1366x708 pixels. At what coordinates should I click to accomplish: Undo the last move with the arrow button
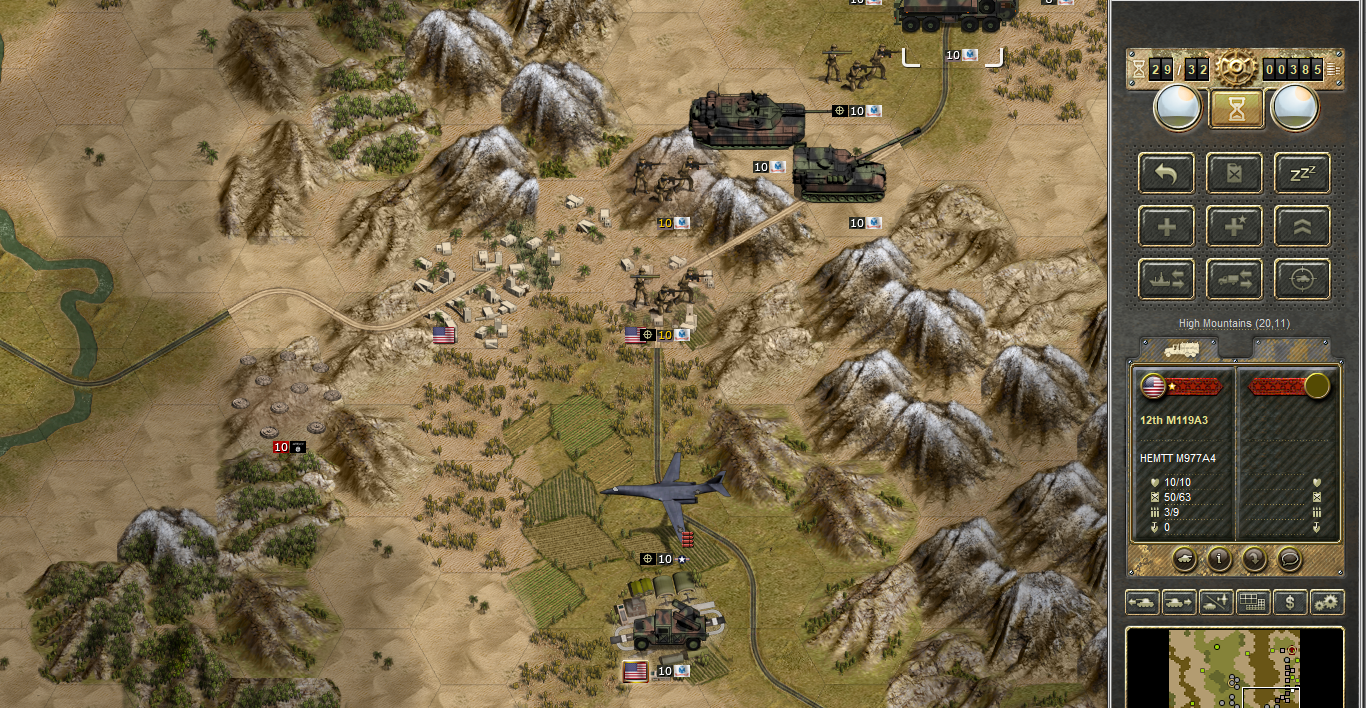tap(1166, 173)
